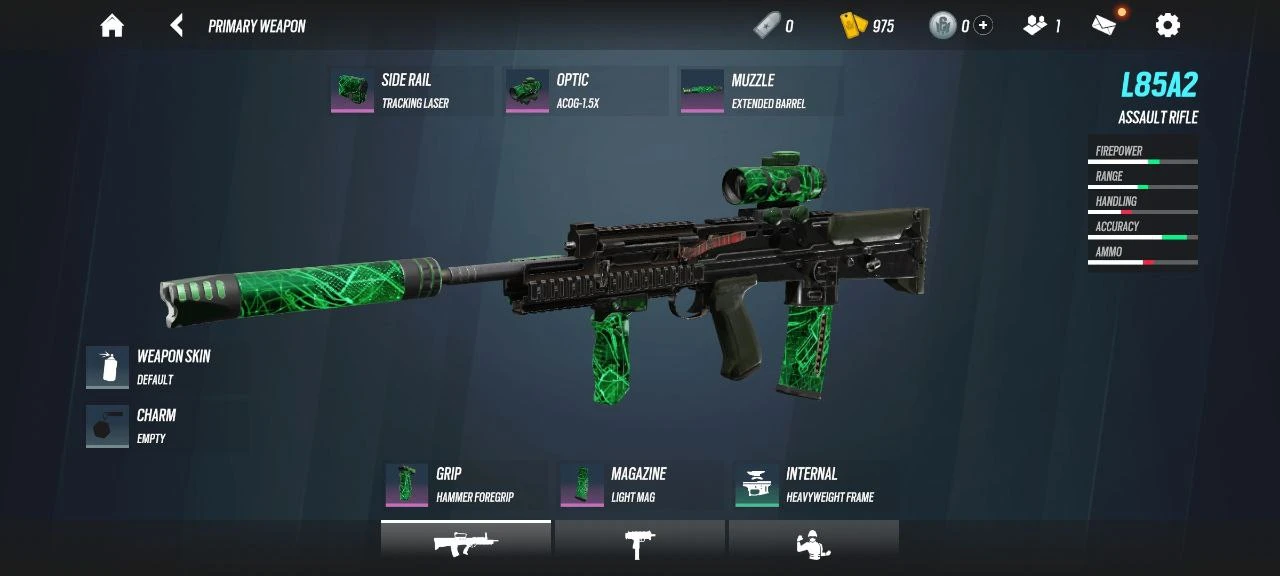Go back from Primary Weapon
Screen dimensions: 1280x576
point(177,26)
